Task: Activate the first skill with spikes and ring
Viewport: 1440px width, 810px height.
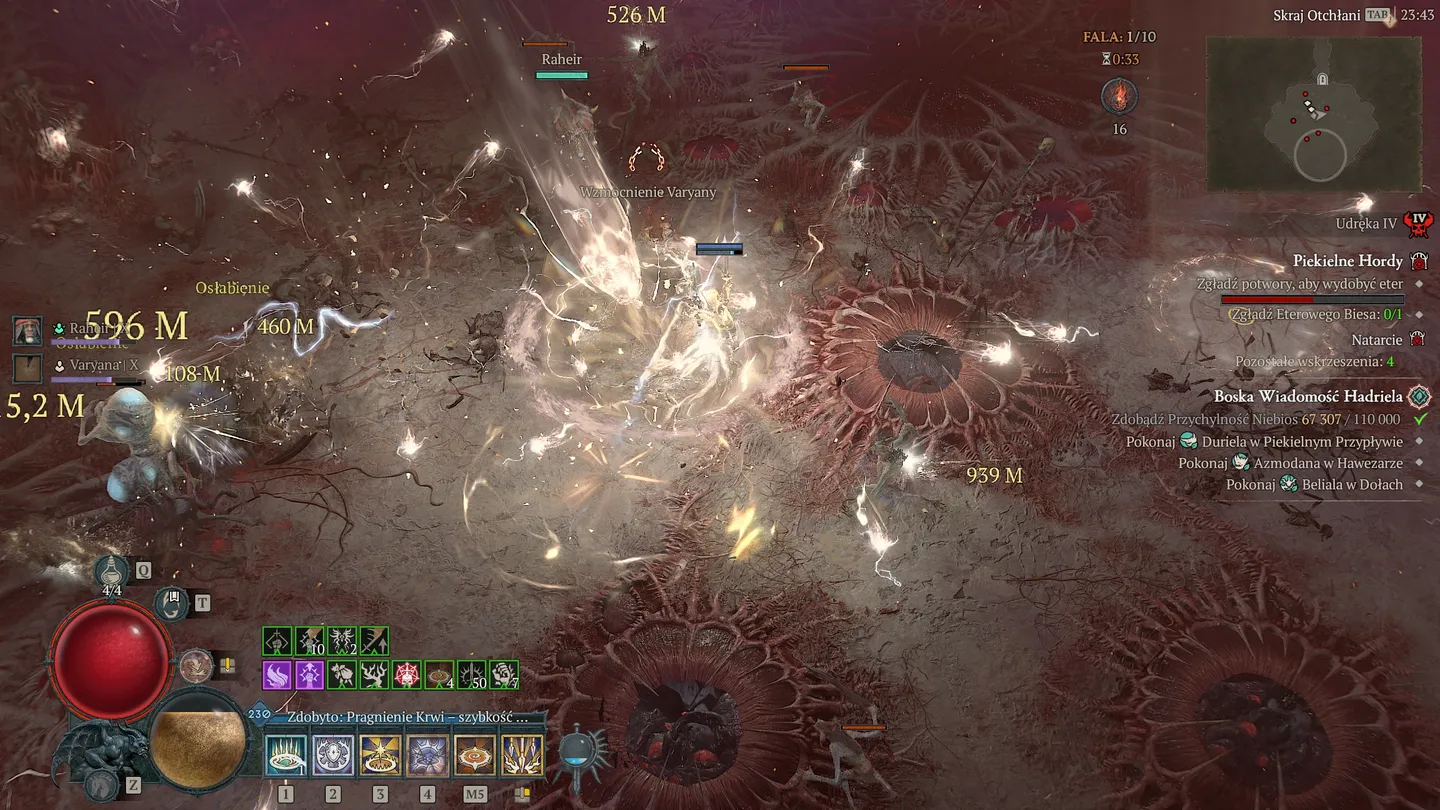Action: (x=286, y=755)
